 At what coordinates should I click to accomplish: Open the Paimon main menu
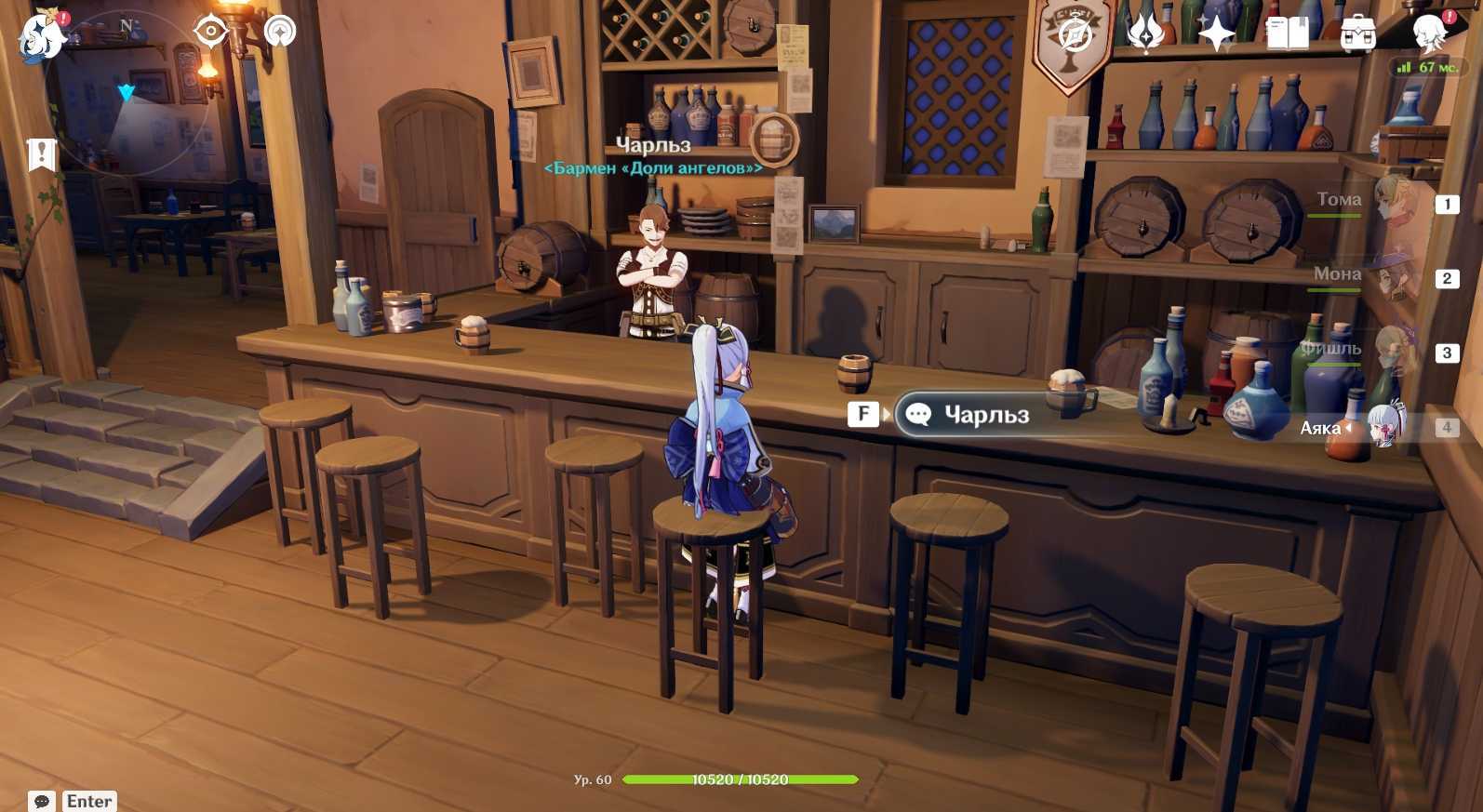(41, 37)
